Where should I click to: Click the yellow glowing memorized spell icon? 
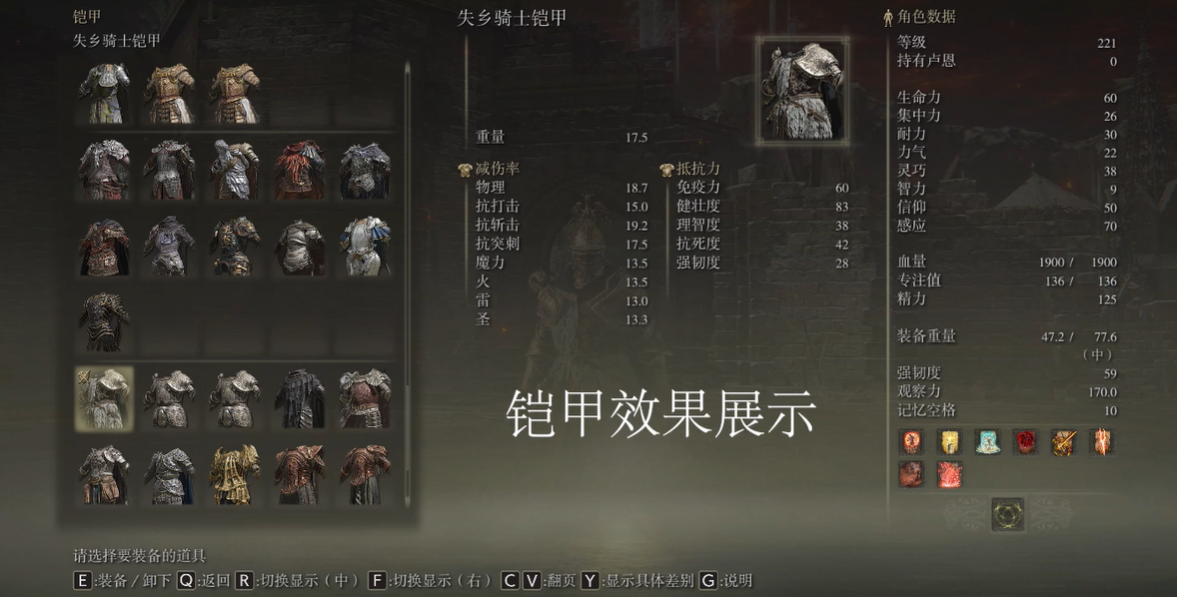pos(949,441)
